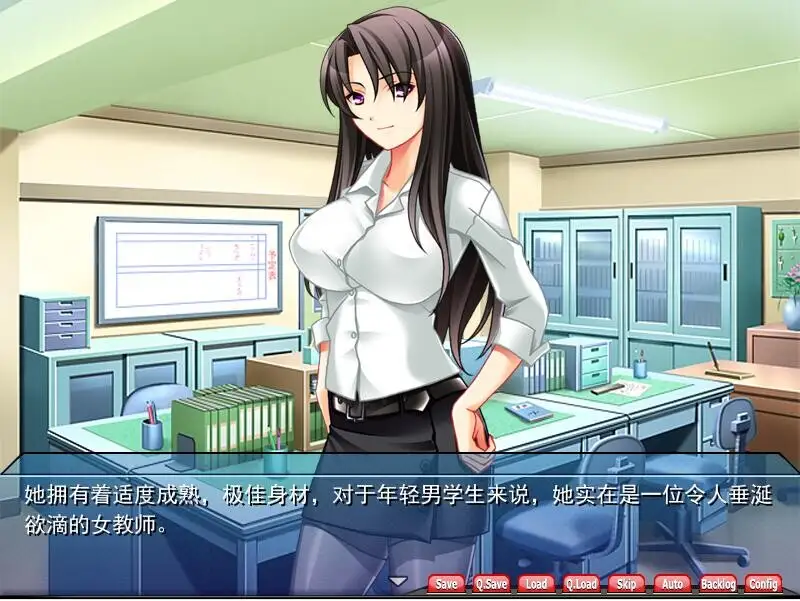Turn on Auto text advance
The width and height of the screenshot is (800, 601).
672,584
